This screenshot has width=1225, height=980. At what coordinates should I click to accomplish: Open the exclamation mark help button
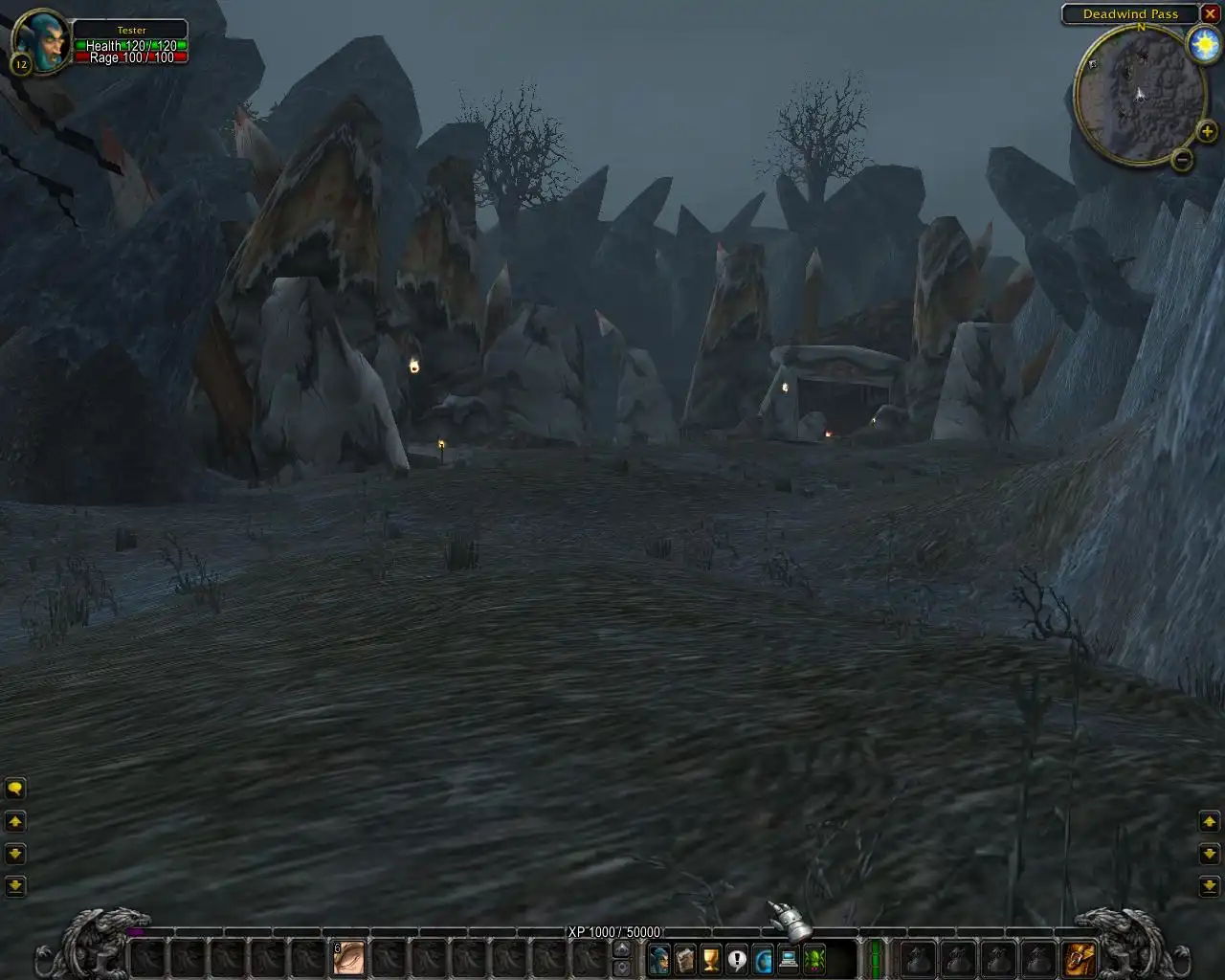[737, 958]
